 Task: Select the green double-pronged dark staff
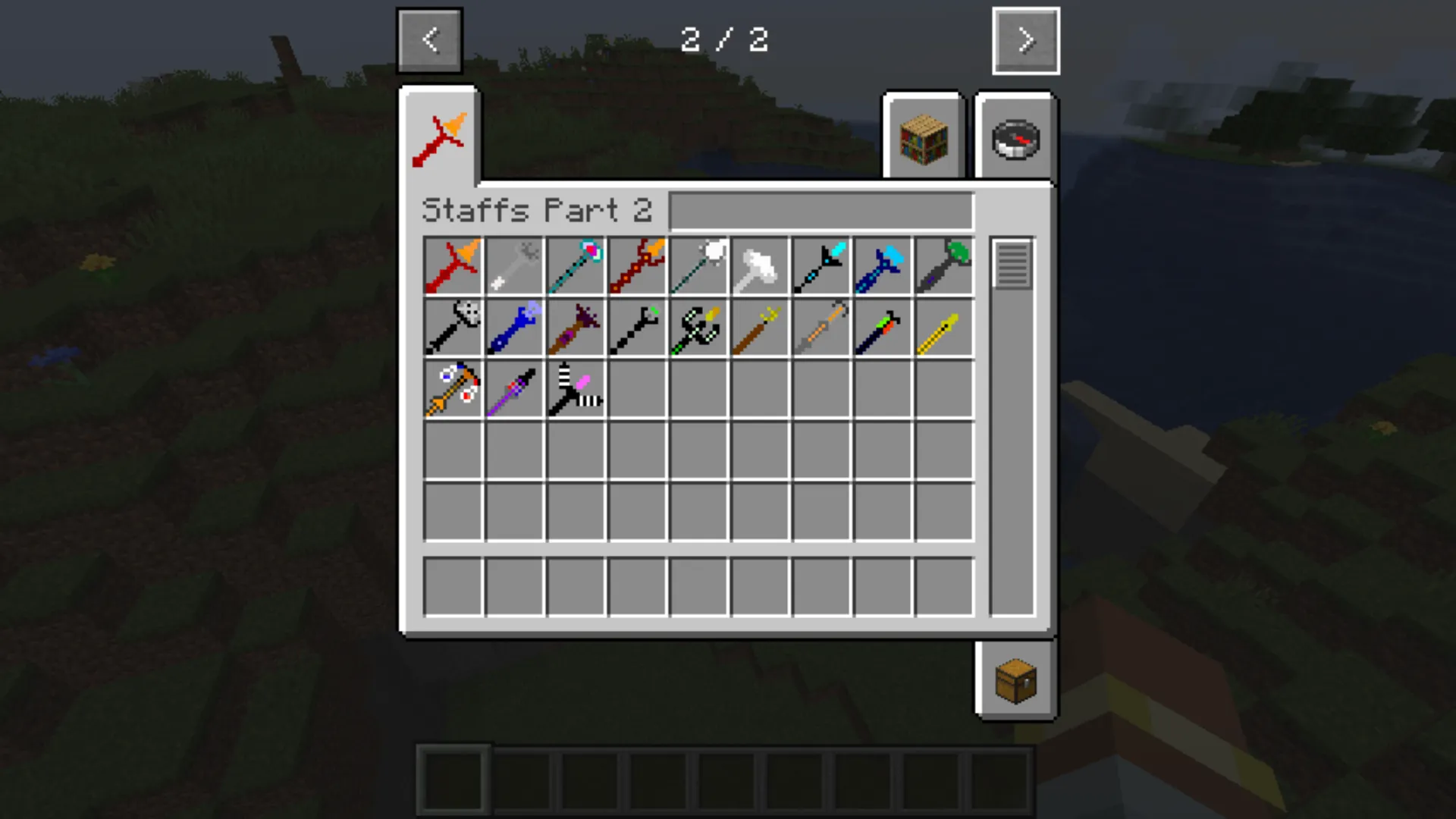[x=698, y=327]
